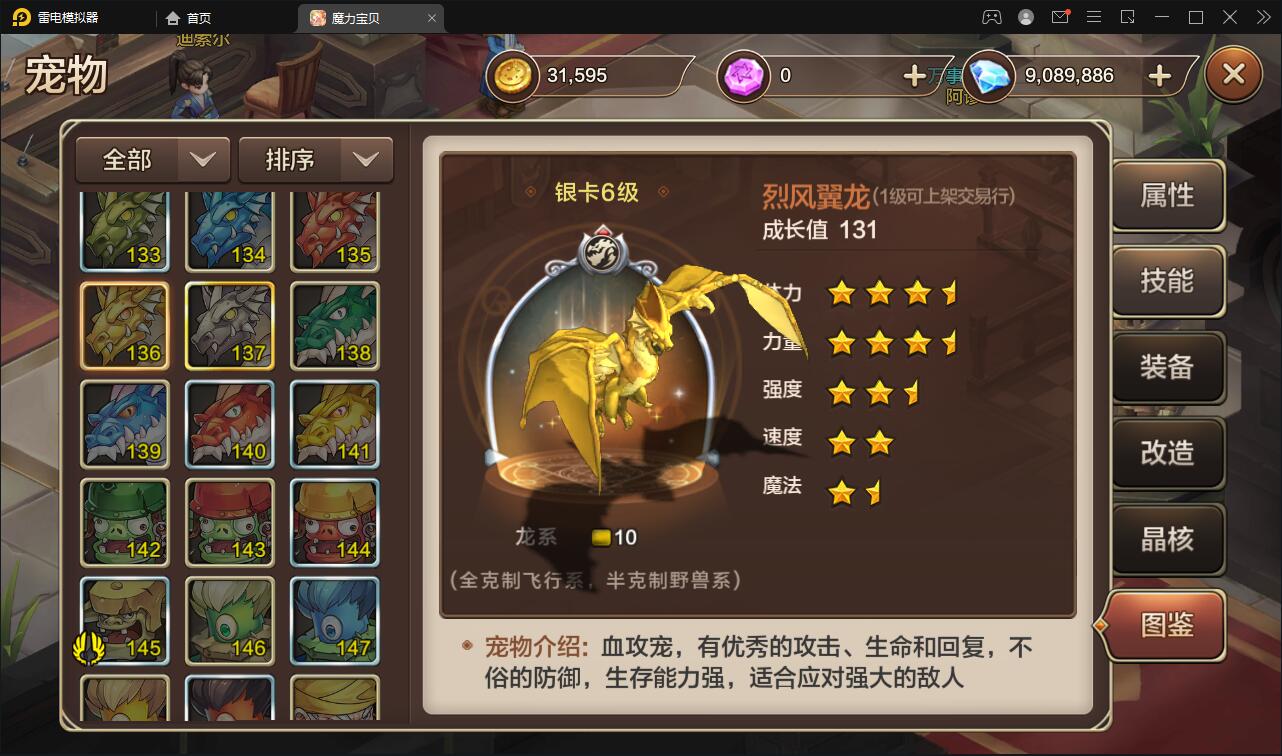Viewport: 1282px width, 756px height.
Task: Open the hamburger menu icon in the titlebar
Action: (1093, 17)
